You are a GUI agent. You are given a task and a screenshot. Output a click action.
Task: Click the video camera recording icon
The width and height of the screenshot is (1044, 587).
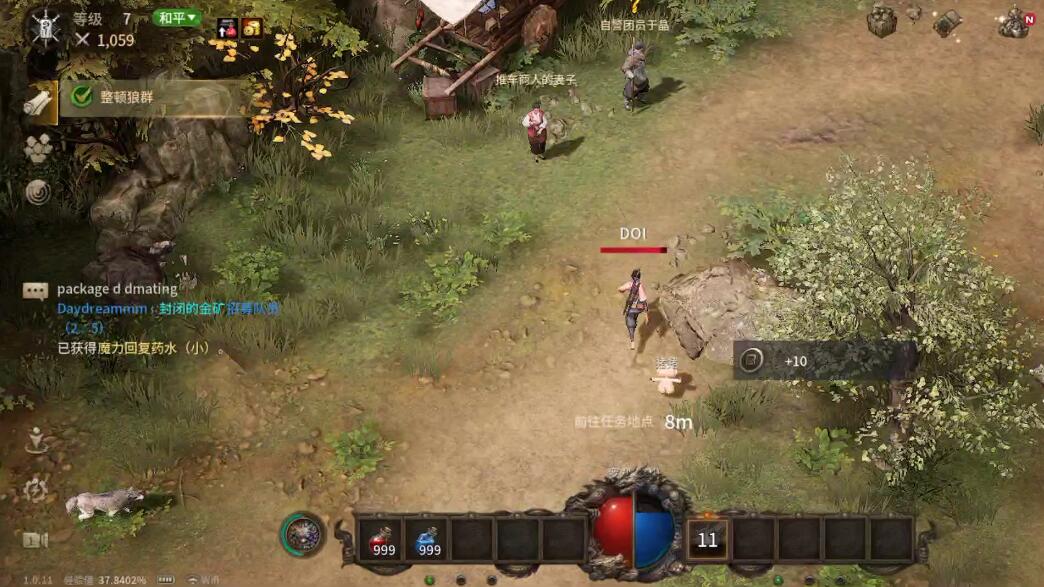click(35, 540)
